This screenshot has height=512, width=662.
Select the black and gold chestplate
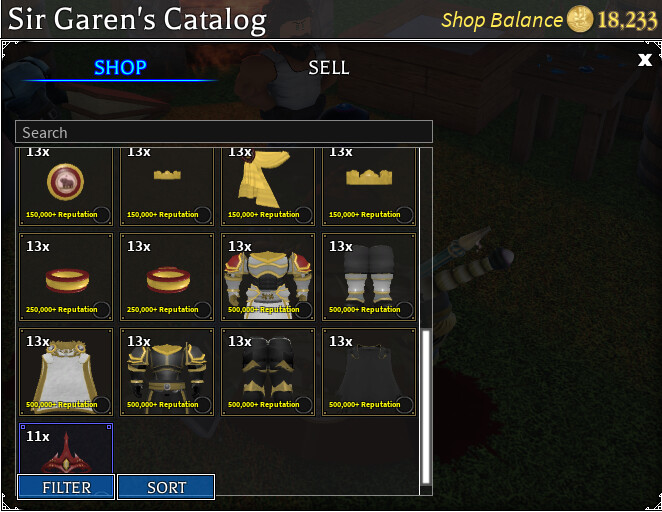point(167,371)
